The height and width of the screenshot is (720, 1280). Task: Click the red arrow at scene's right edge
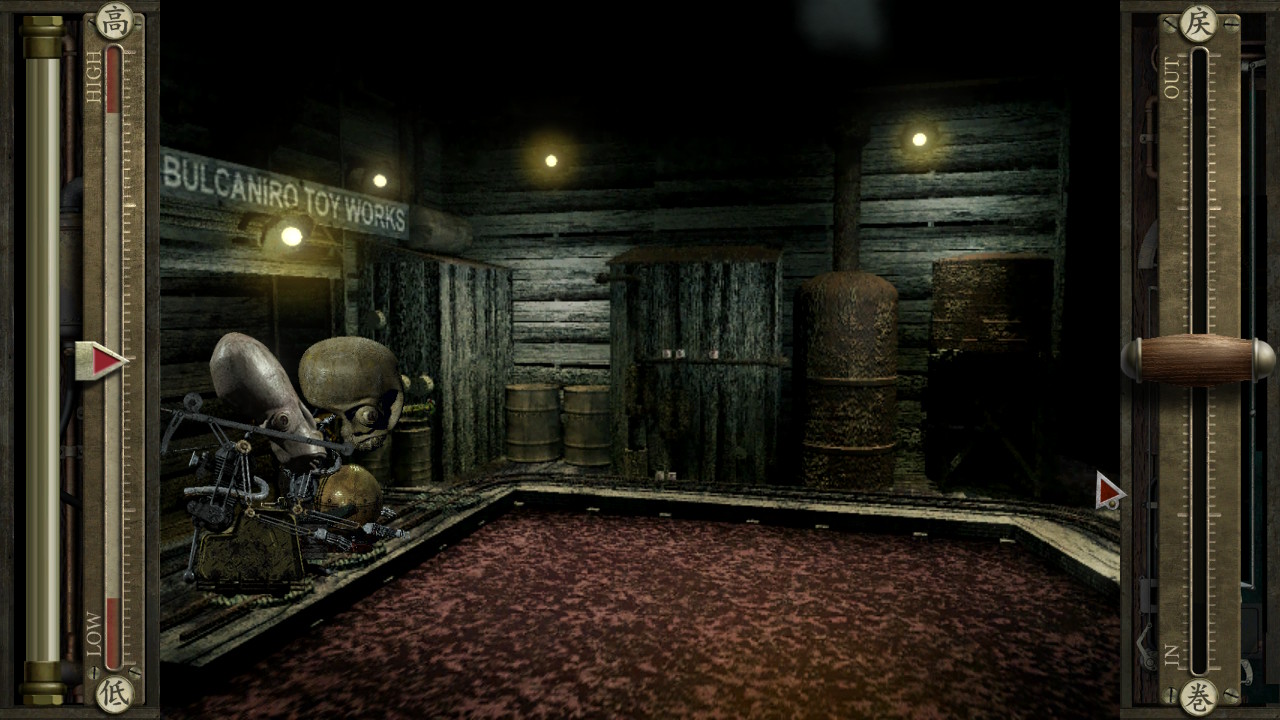[1108, 491]
